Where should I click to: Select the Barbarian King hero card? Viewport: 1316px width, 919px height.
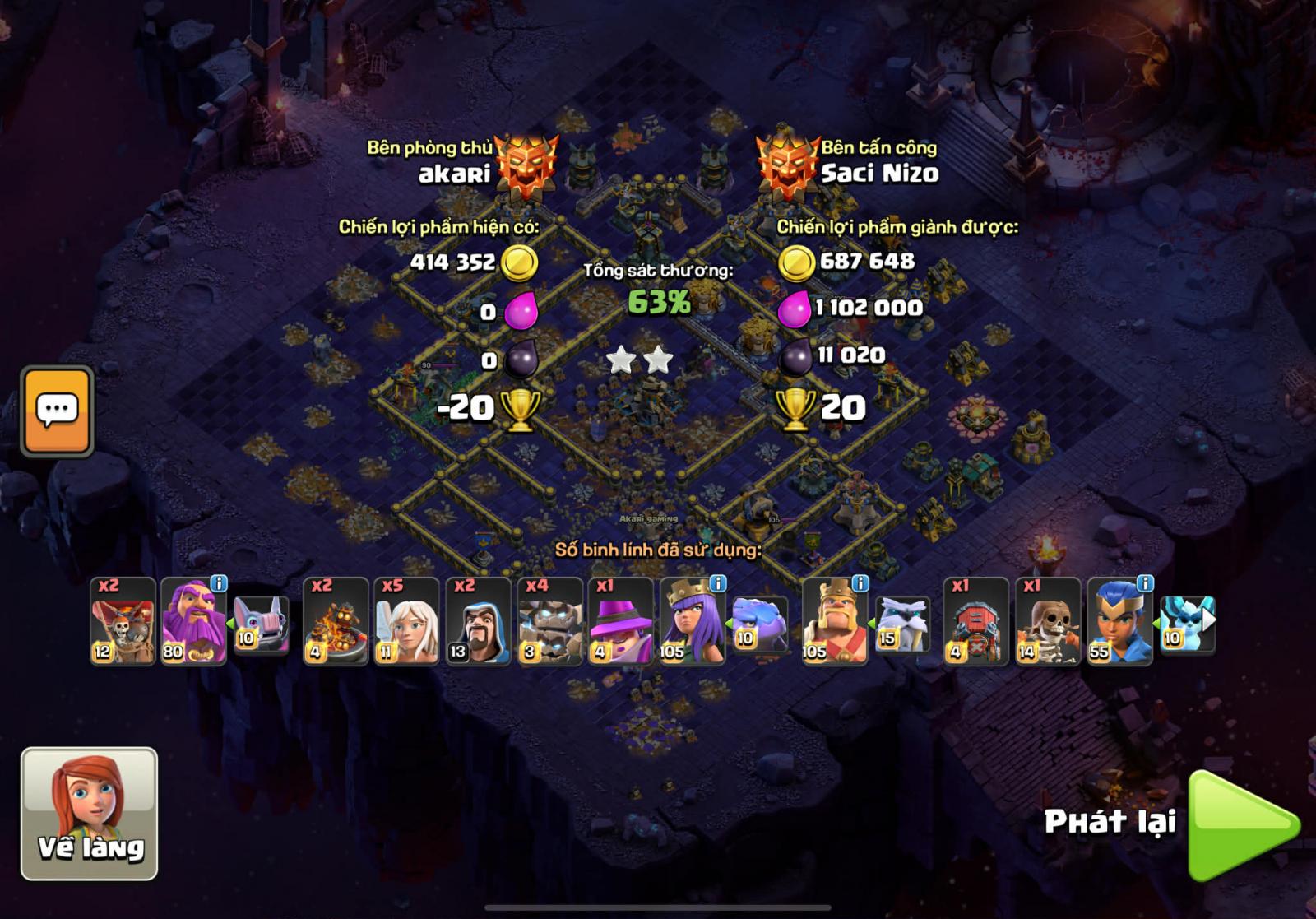pyautogui.click(x=834, y=621)
